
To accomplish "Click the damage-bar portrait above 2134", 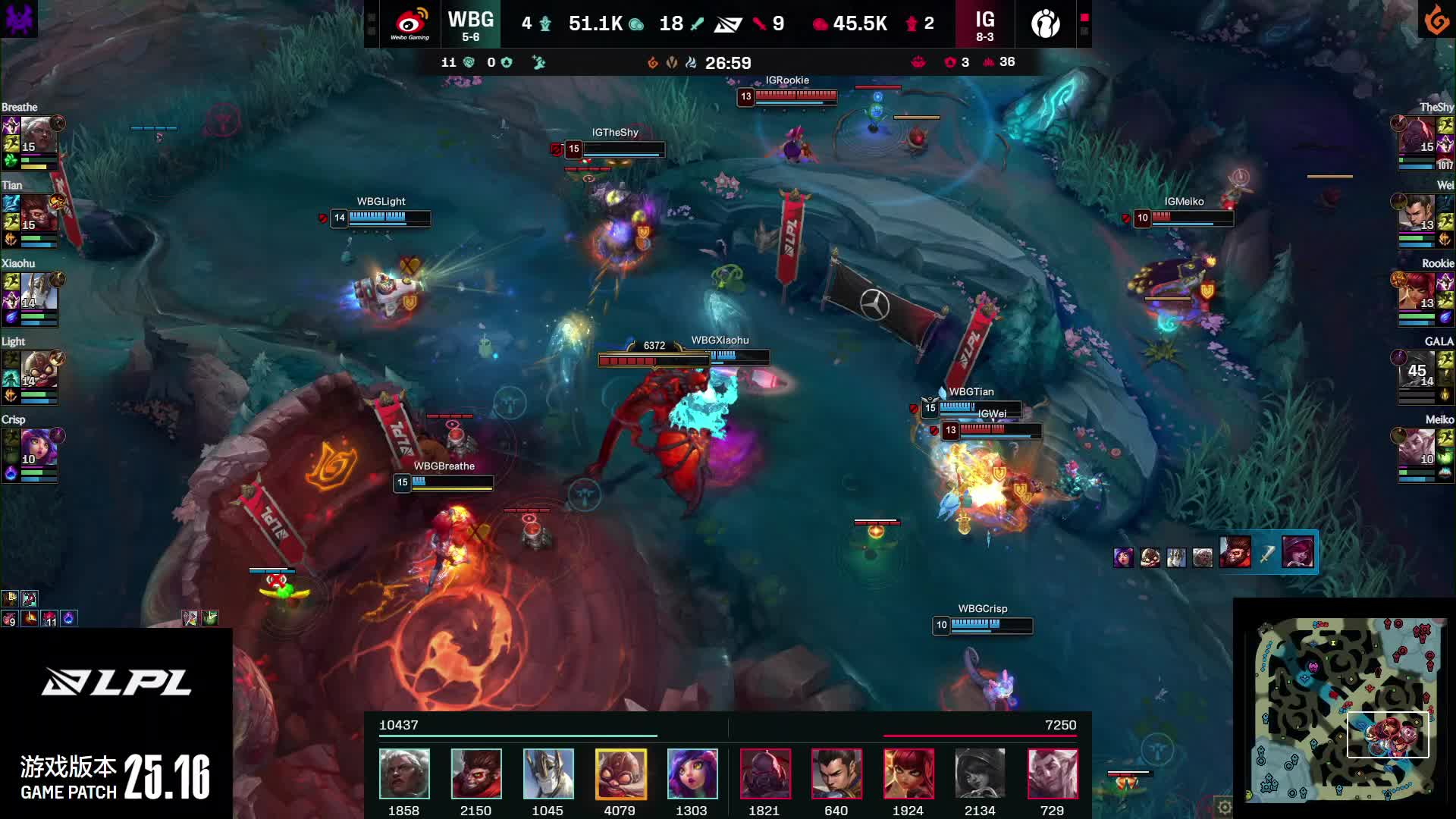I will coord(980,773).
